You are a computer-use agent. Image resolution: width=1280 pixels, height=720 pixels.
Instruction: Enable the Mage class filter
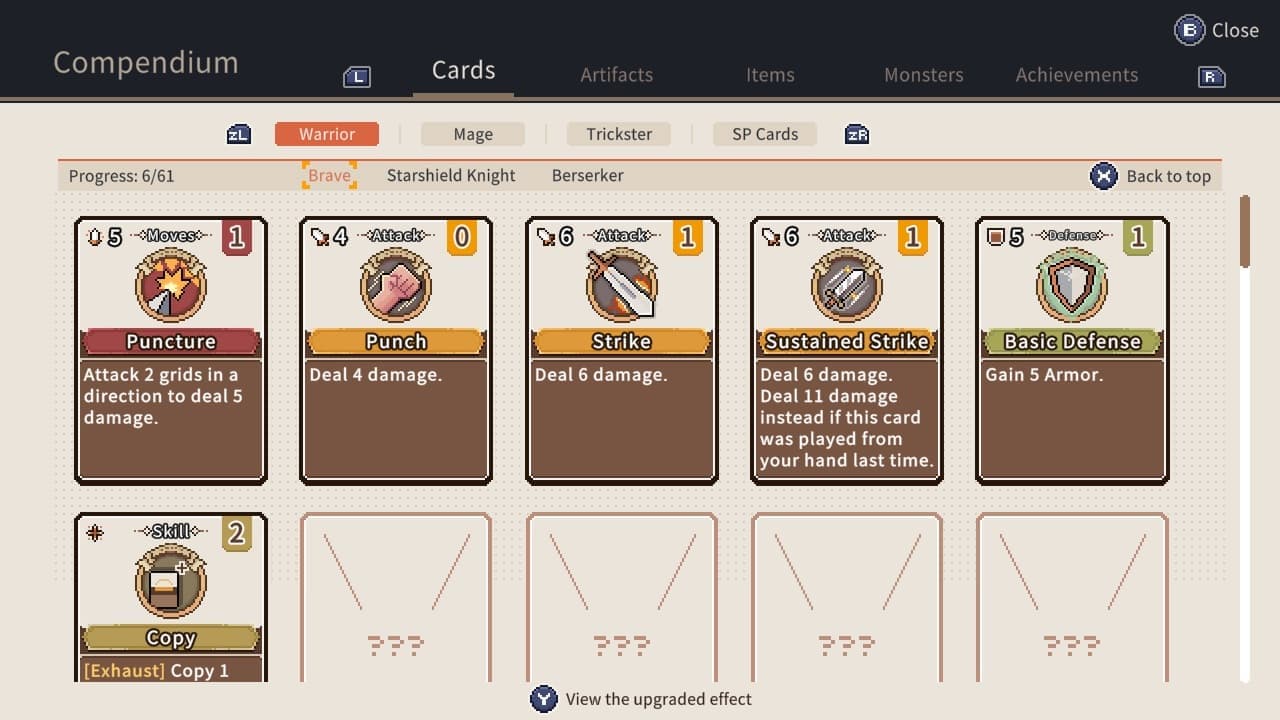coord(473,133)
